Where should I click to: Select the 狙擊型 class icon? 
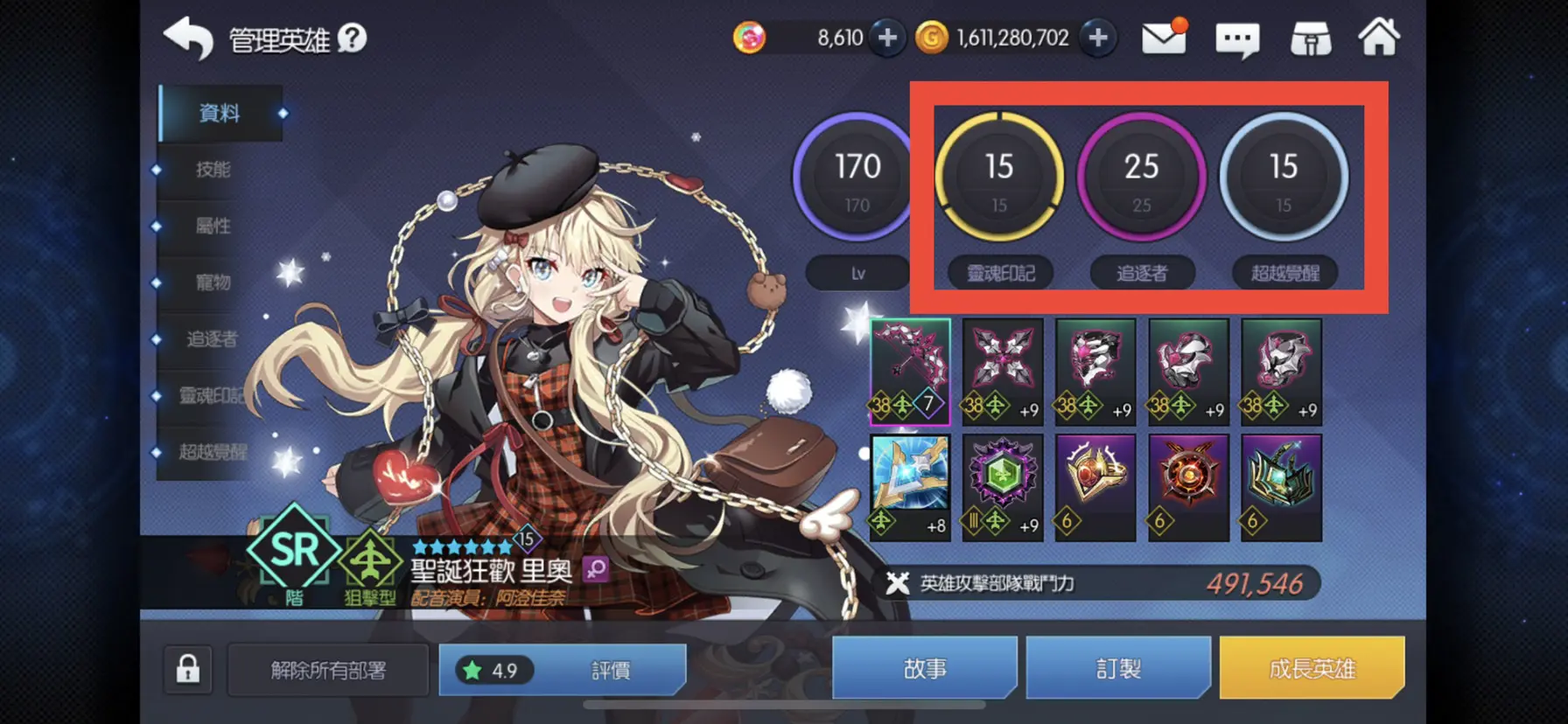[x=368, y=560]
